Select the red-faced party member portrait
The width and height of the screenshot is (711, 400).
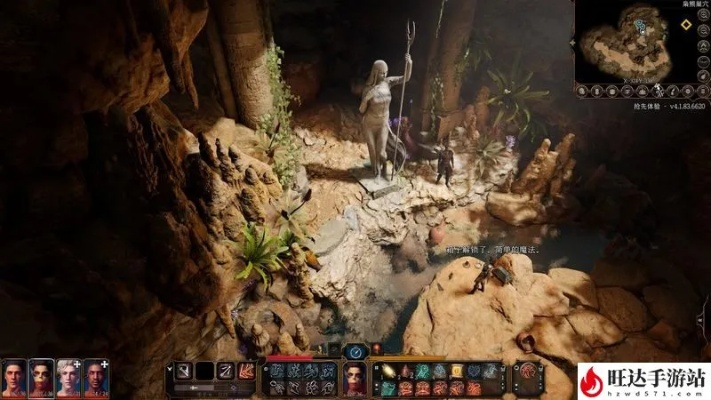point(41,377)
